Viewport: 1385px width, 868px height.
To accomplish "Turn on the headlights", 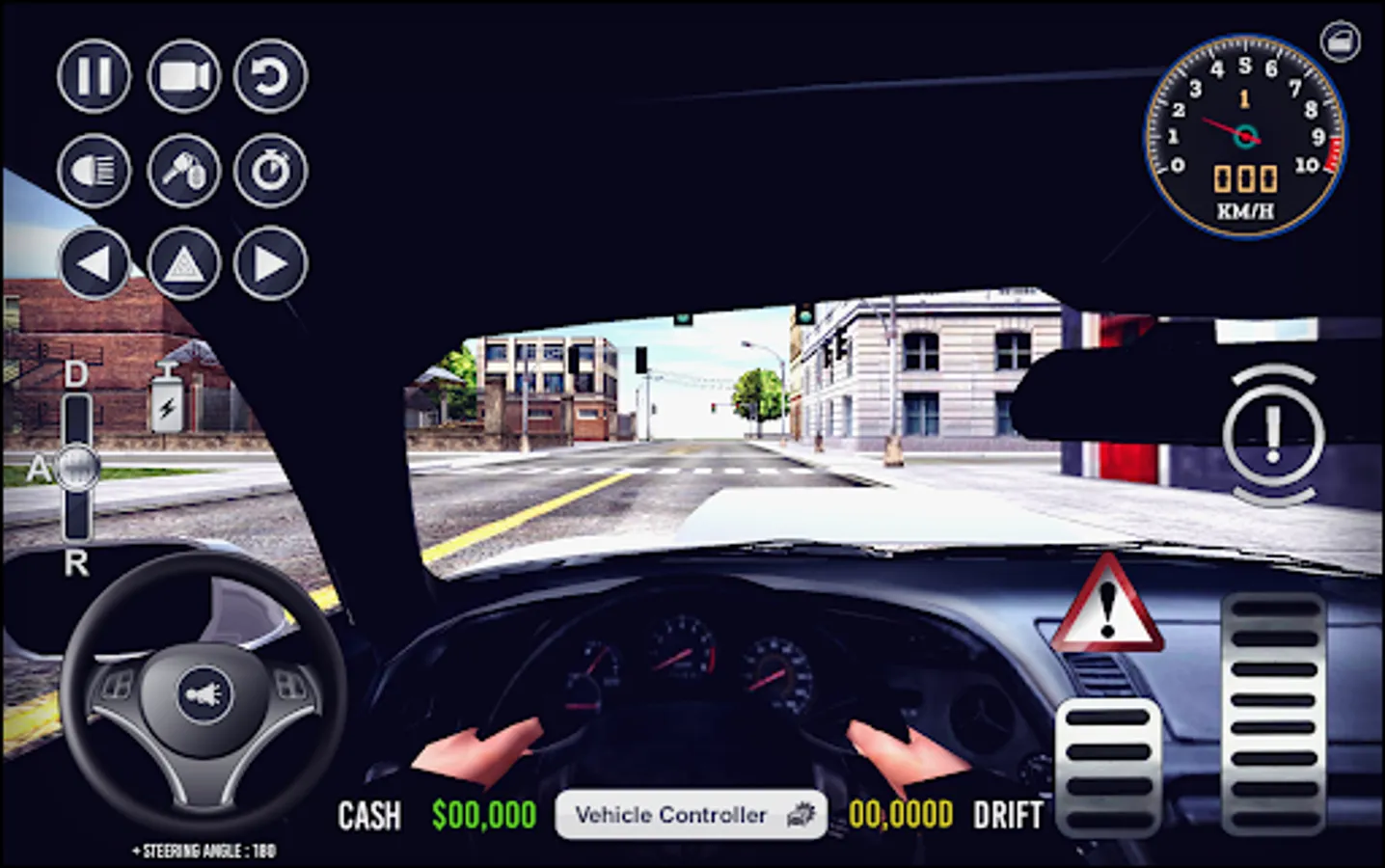I will (94, 170).
